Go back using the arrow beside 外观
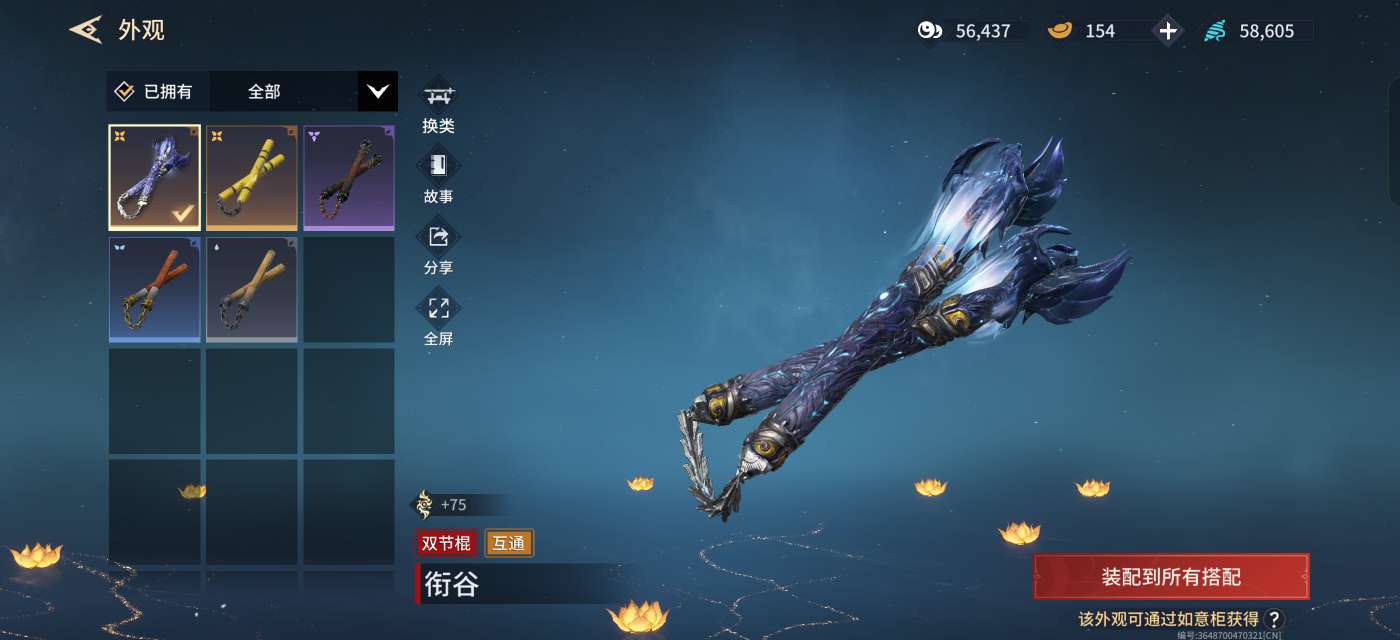 (x=86, y=30)
